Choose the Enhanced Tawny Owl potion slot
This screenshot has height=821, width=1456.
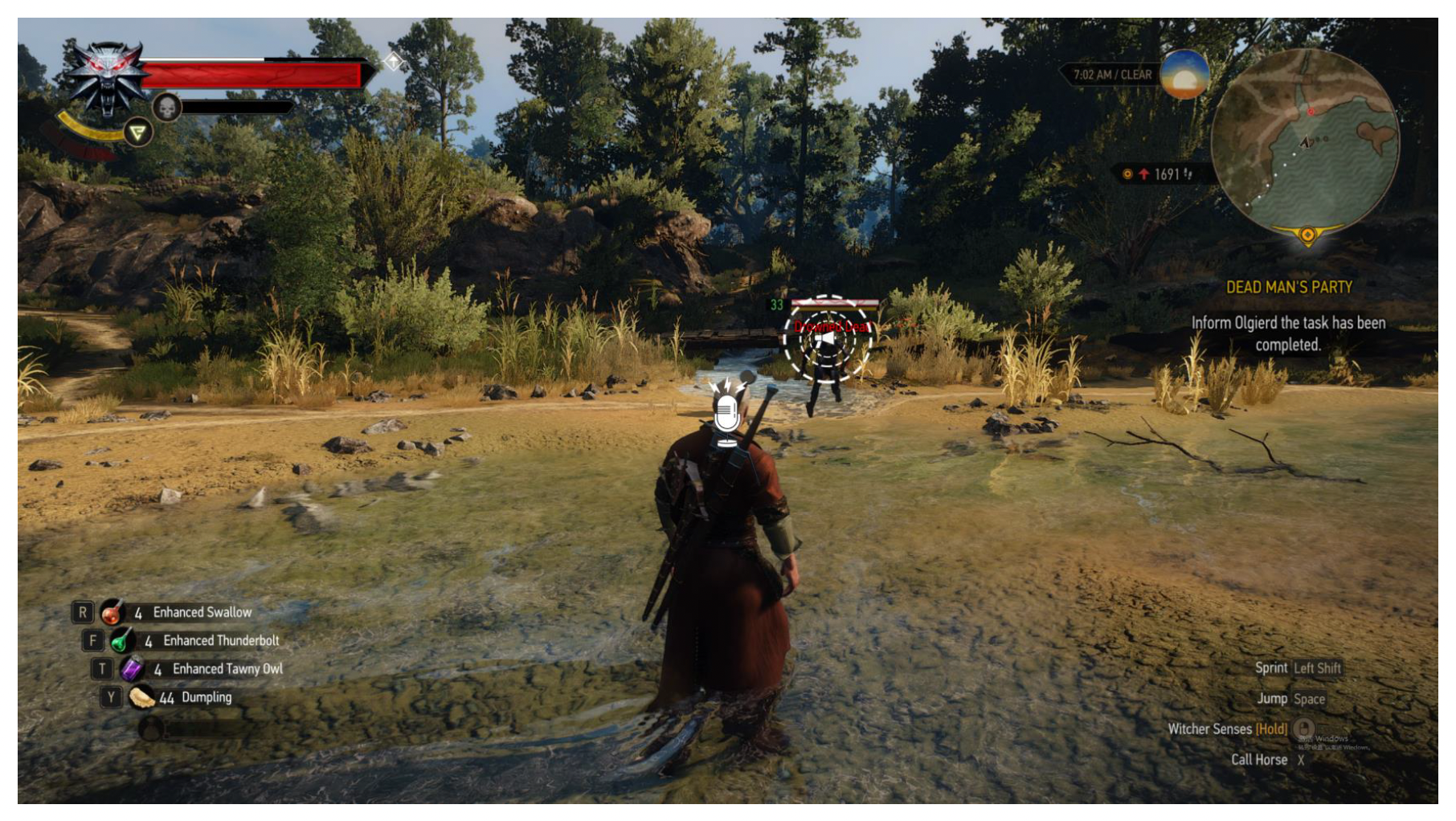131,669
